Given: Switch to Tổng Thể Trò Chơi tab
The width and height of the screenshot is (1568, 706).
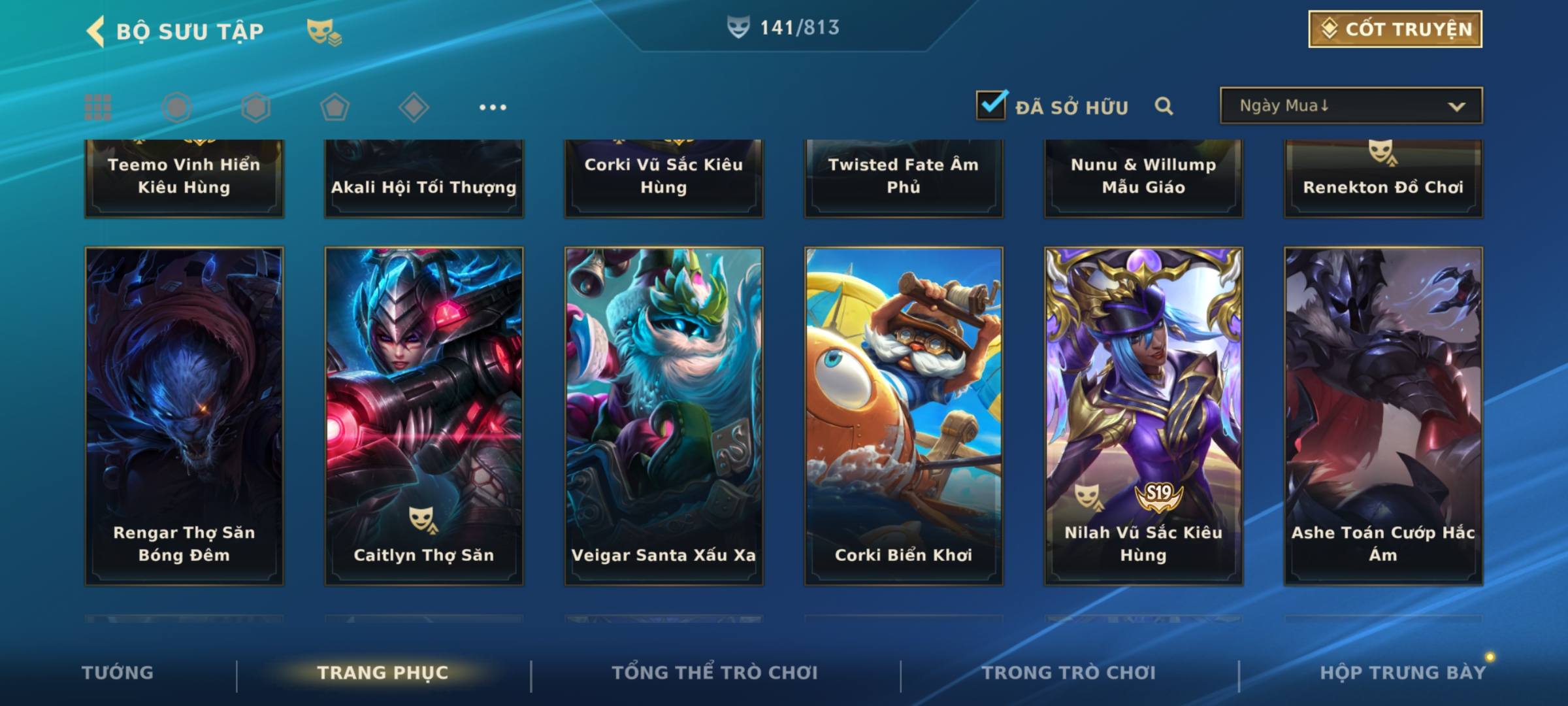Looking at the screenshot, I should pyautogui.click(x=715, y=673).
